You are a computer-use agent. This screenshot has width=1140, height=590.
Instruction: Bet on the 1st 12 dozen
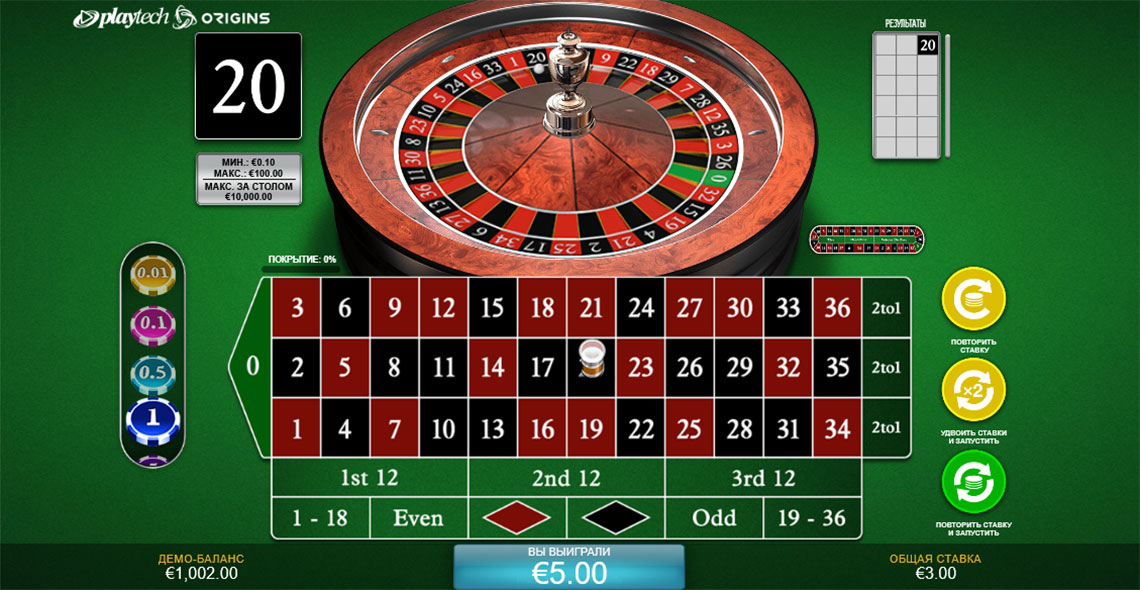(x=369, y=478)
